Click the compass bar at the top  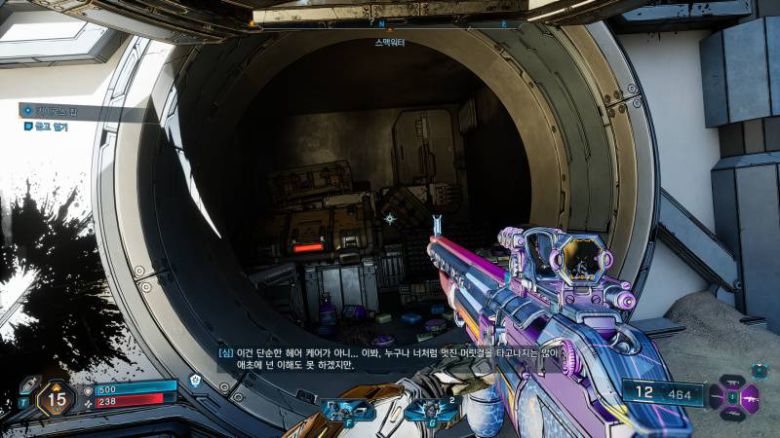point(390,23)
